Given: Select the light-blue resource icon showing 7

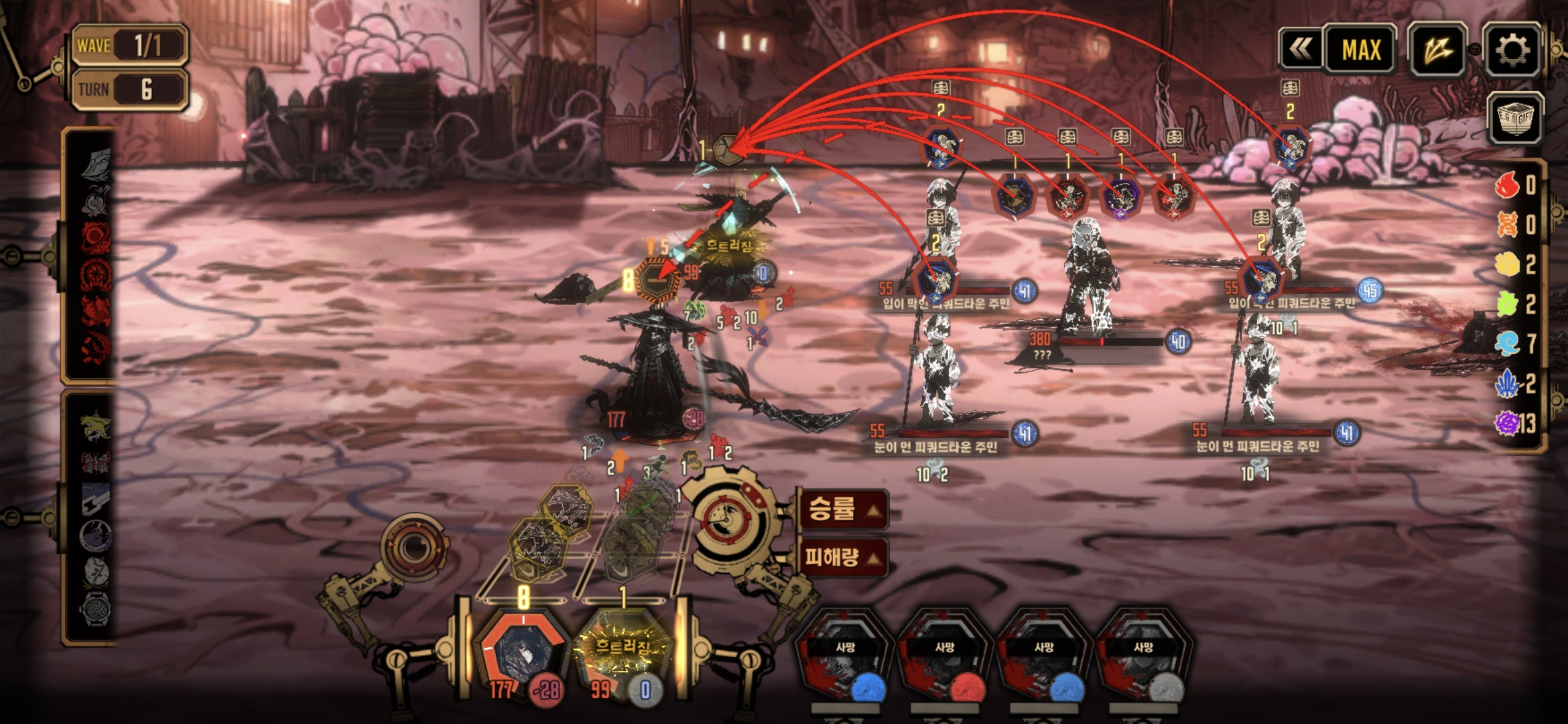Looking at the screenshot, I should coord(1508,343).
